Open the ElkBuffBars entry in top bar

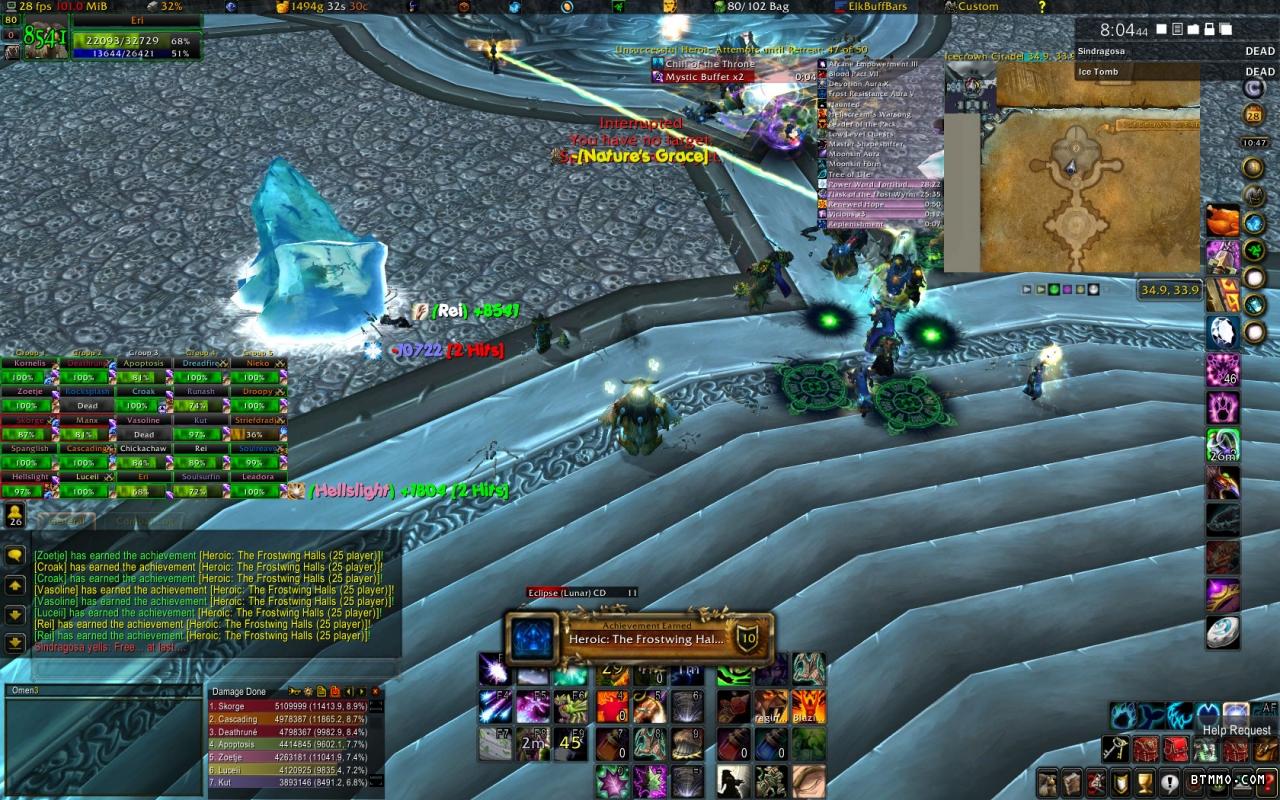coord(869,7)
